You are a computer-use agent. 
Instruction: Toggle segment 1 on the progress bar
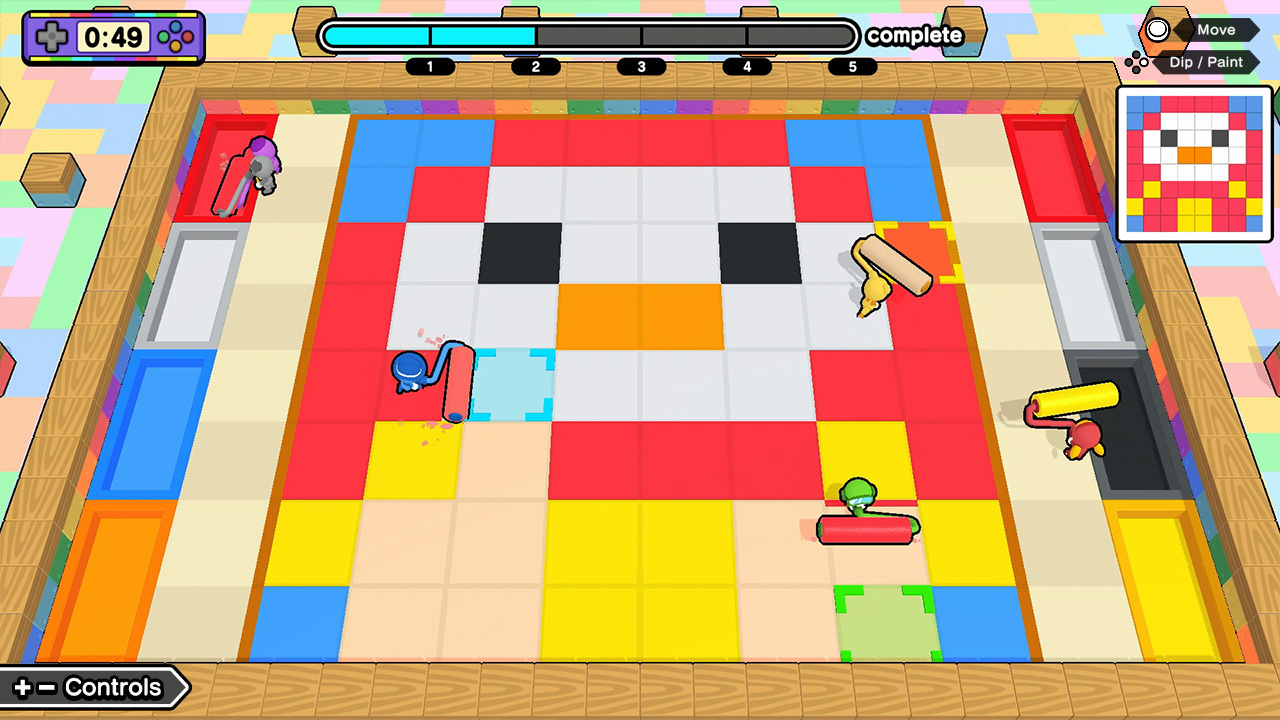[x=430, y=67]
